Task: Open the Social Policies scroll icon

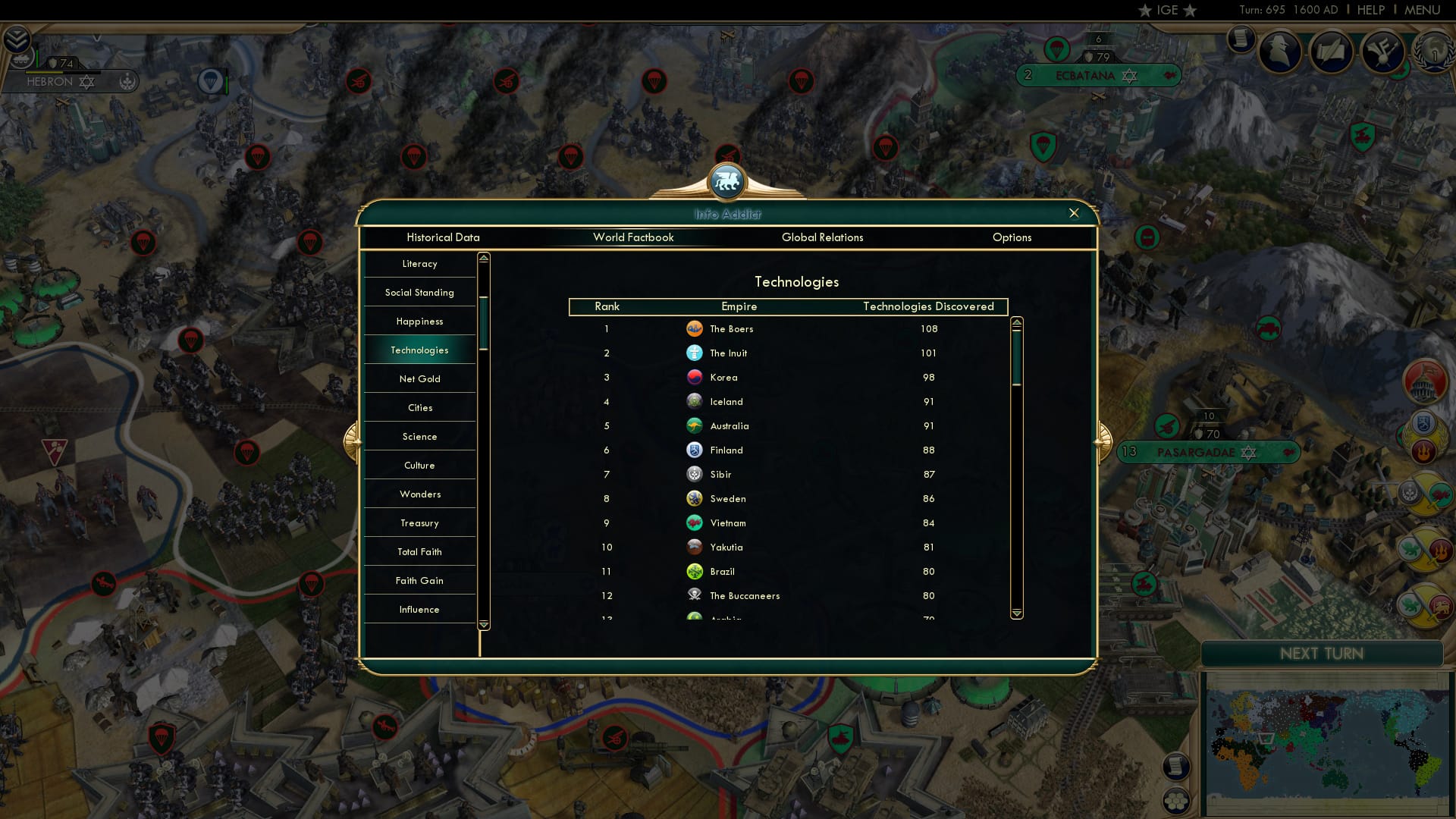Action: 1241,39
